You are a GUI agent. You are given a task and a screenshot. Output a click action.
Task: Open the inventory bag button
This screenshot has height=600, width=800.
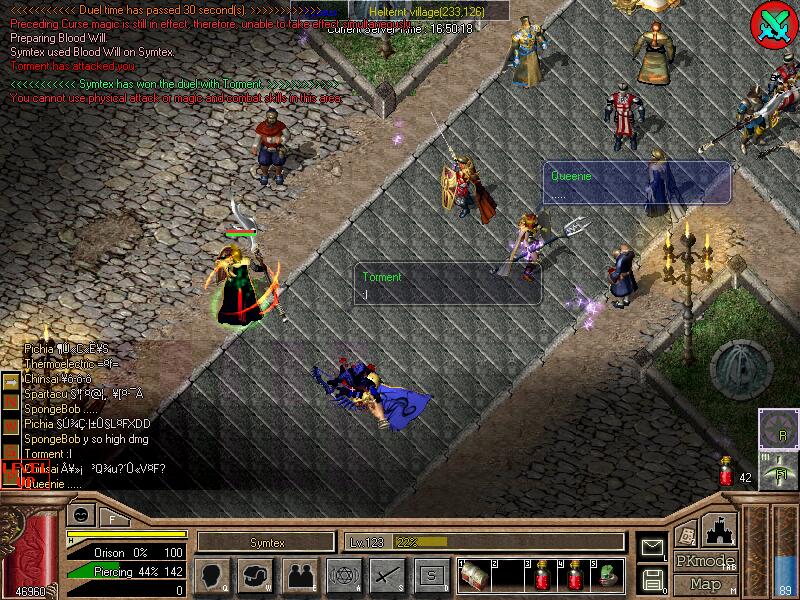tap(256, 574)
